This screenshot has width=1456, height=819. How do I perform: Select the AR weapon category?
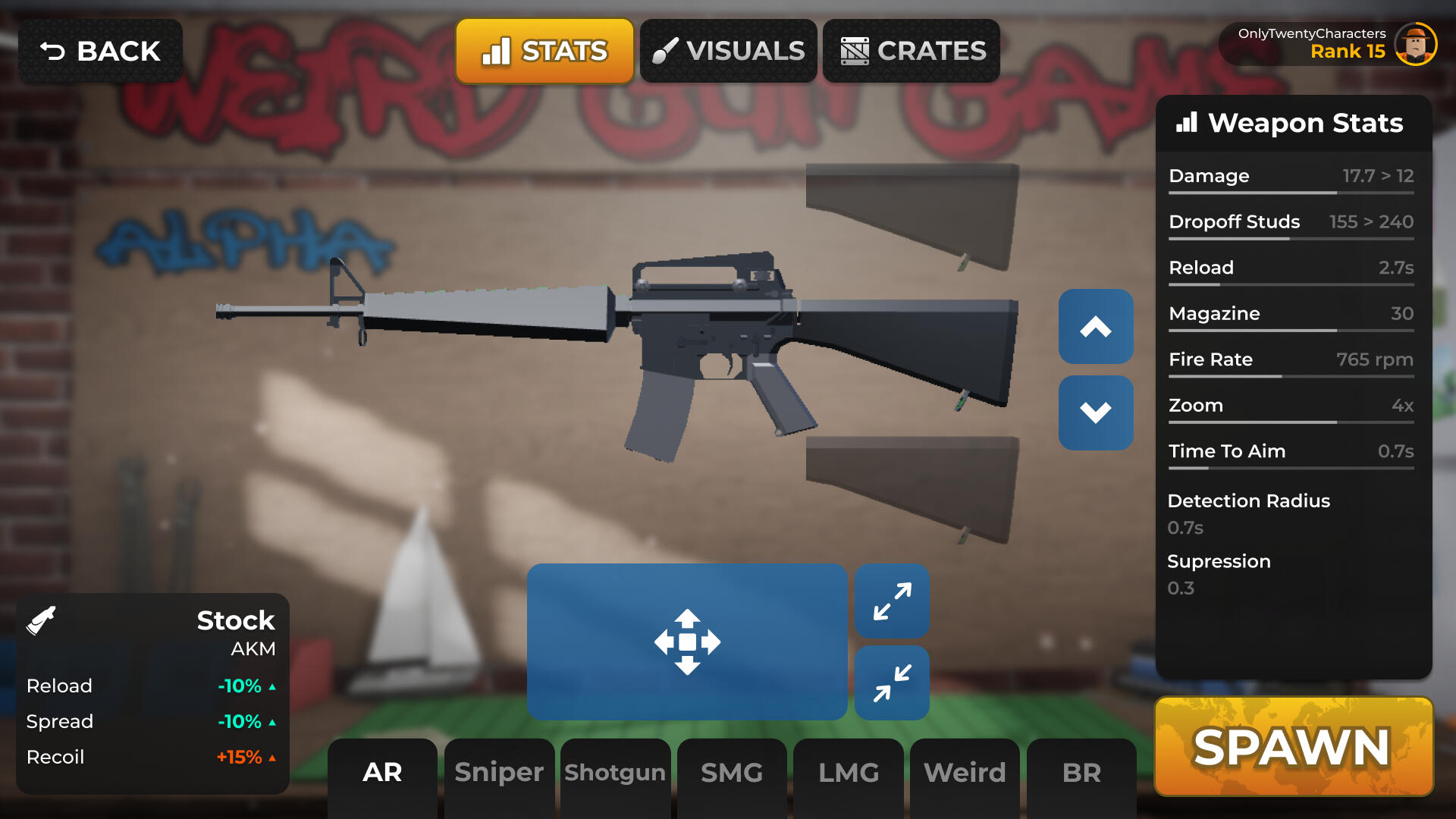point(382,772)
